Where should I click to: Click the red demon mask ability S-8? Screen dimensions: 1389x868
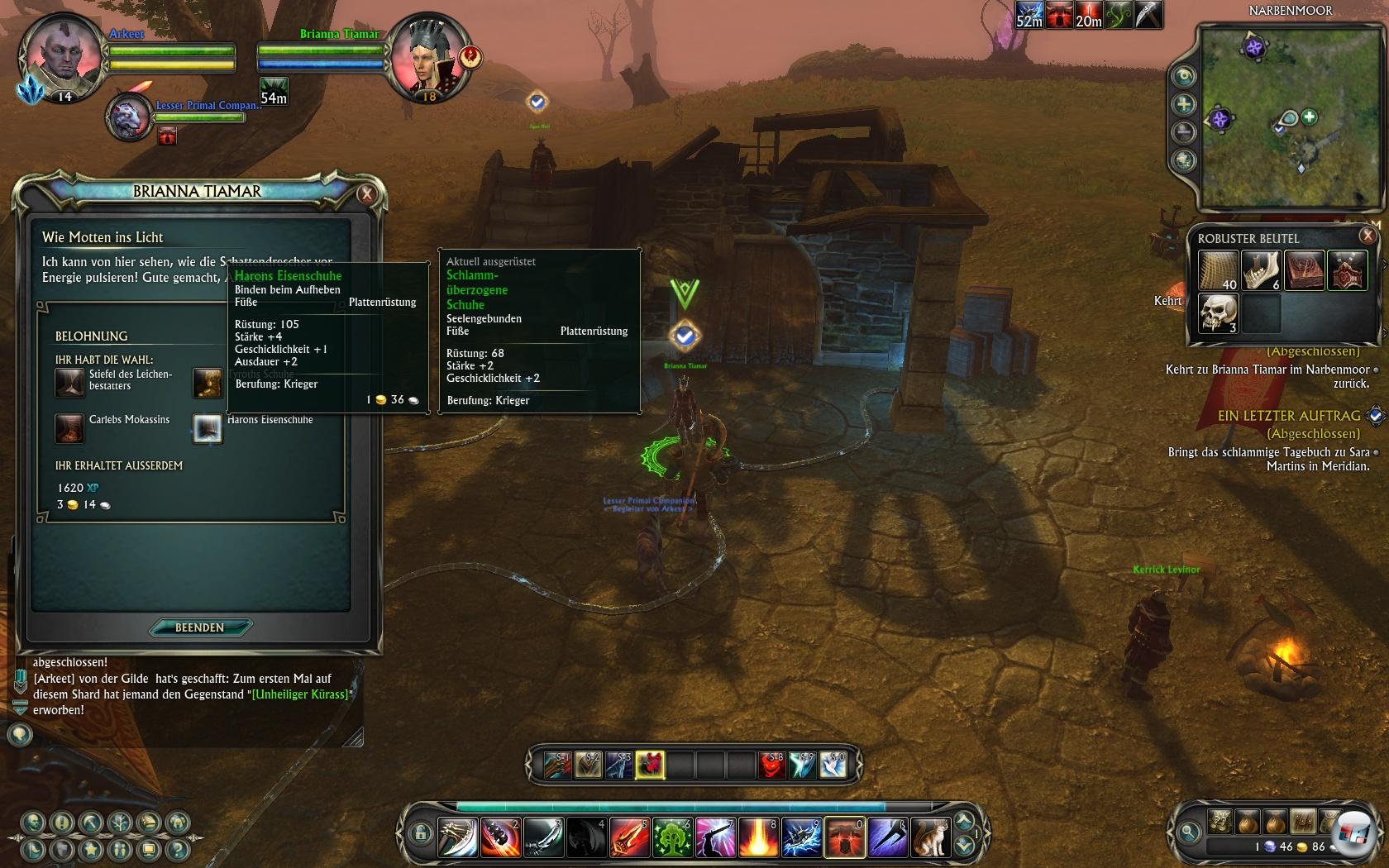point(771,765)
